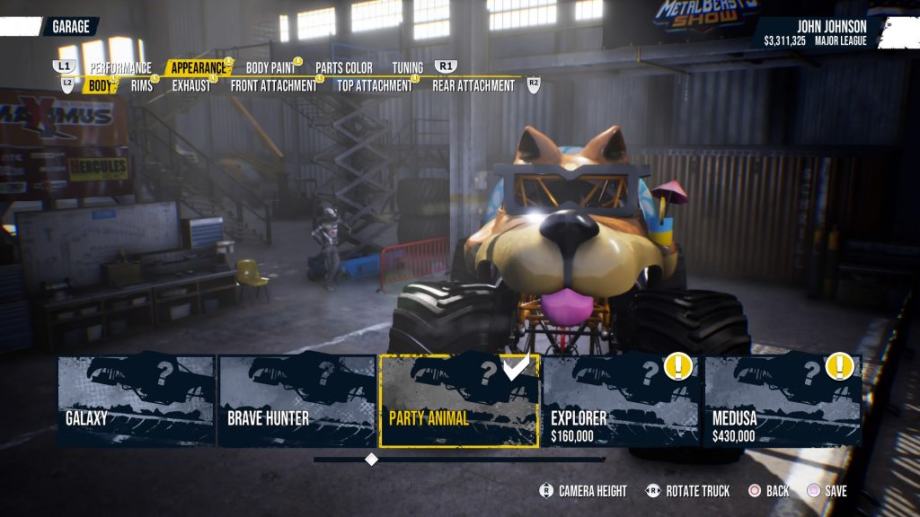Image resolution: width=920 pixels, height=517 pixels.
Task: Go to the Body Paint tab
Action: tap(270, 68)
